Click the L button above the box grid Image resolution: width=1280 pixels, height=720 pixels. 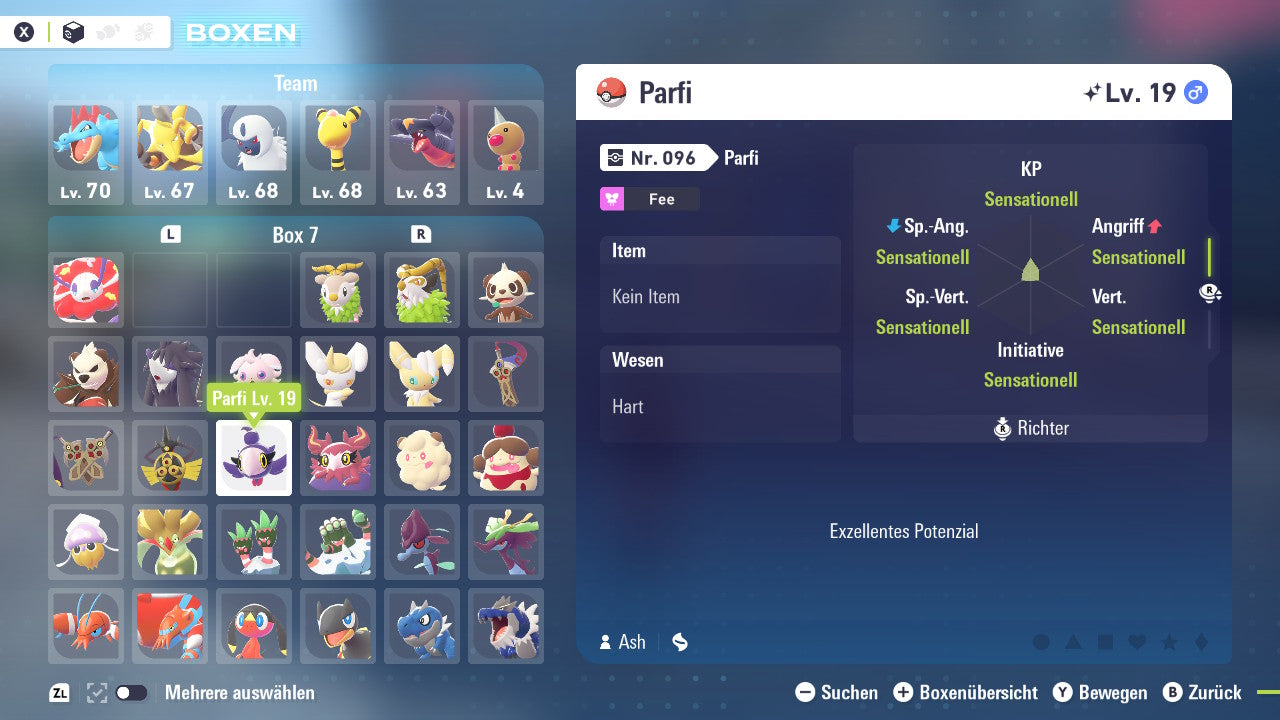(x=170, y=233)
